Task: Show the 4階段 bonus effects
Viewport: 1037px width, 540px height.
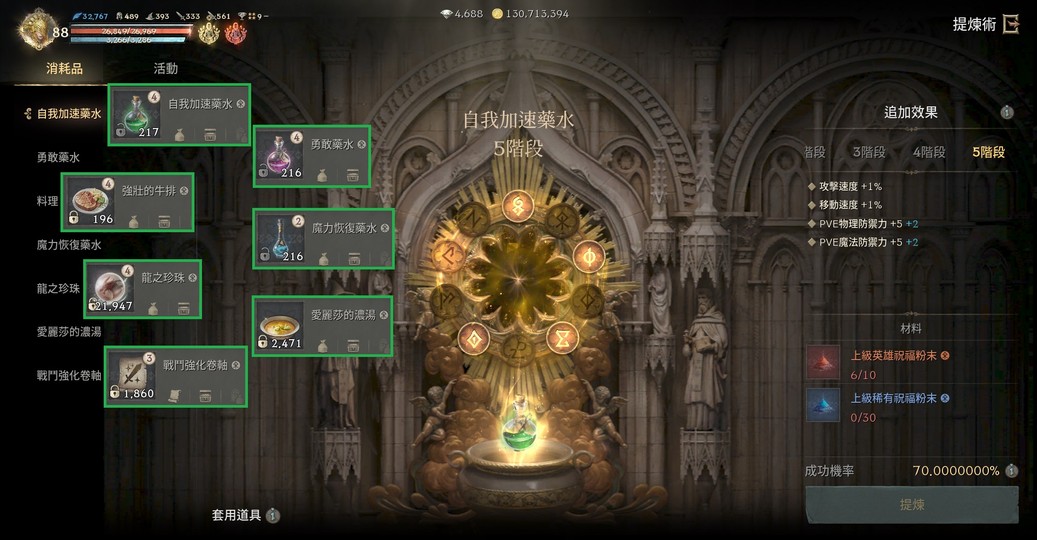Action: point(929,152)
